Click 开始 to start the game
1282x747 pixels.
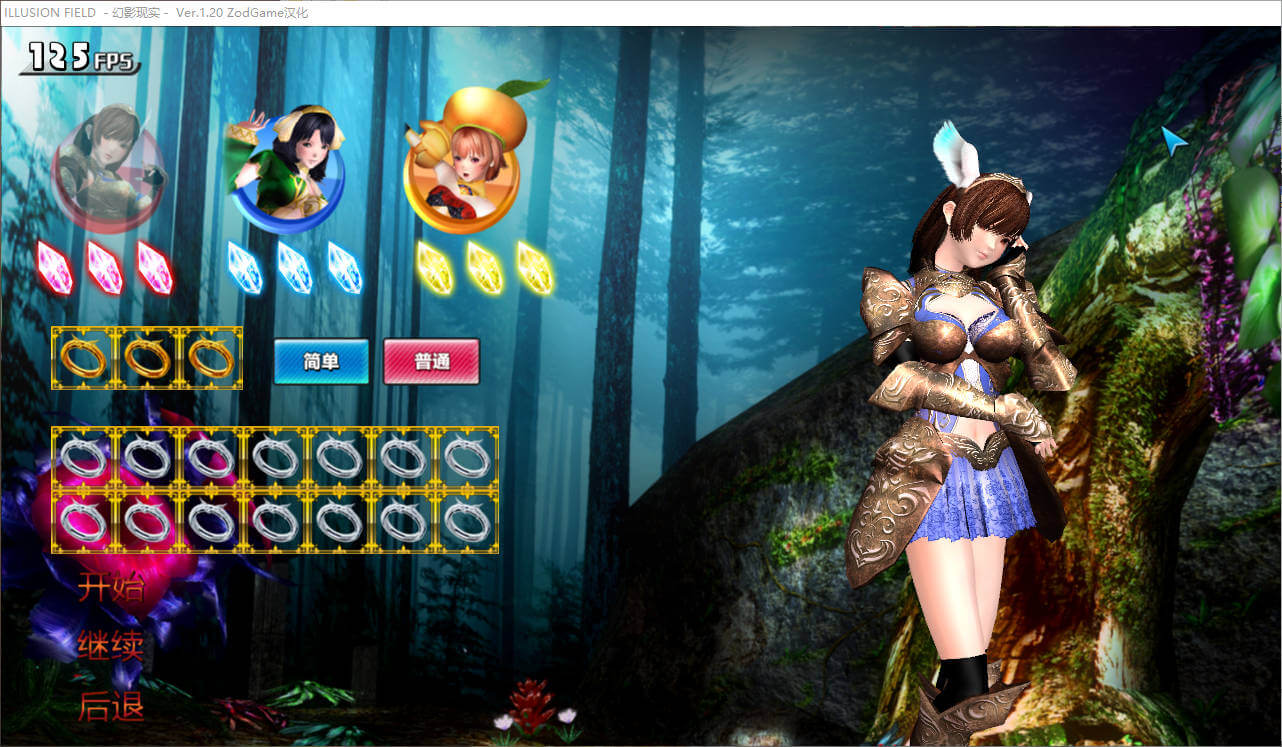pos(110,588)
